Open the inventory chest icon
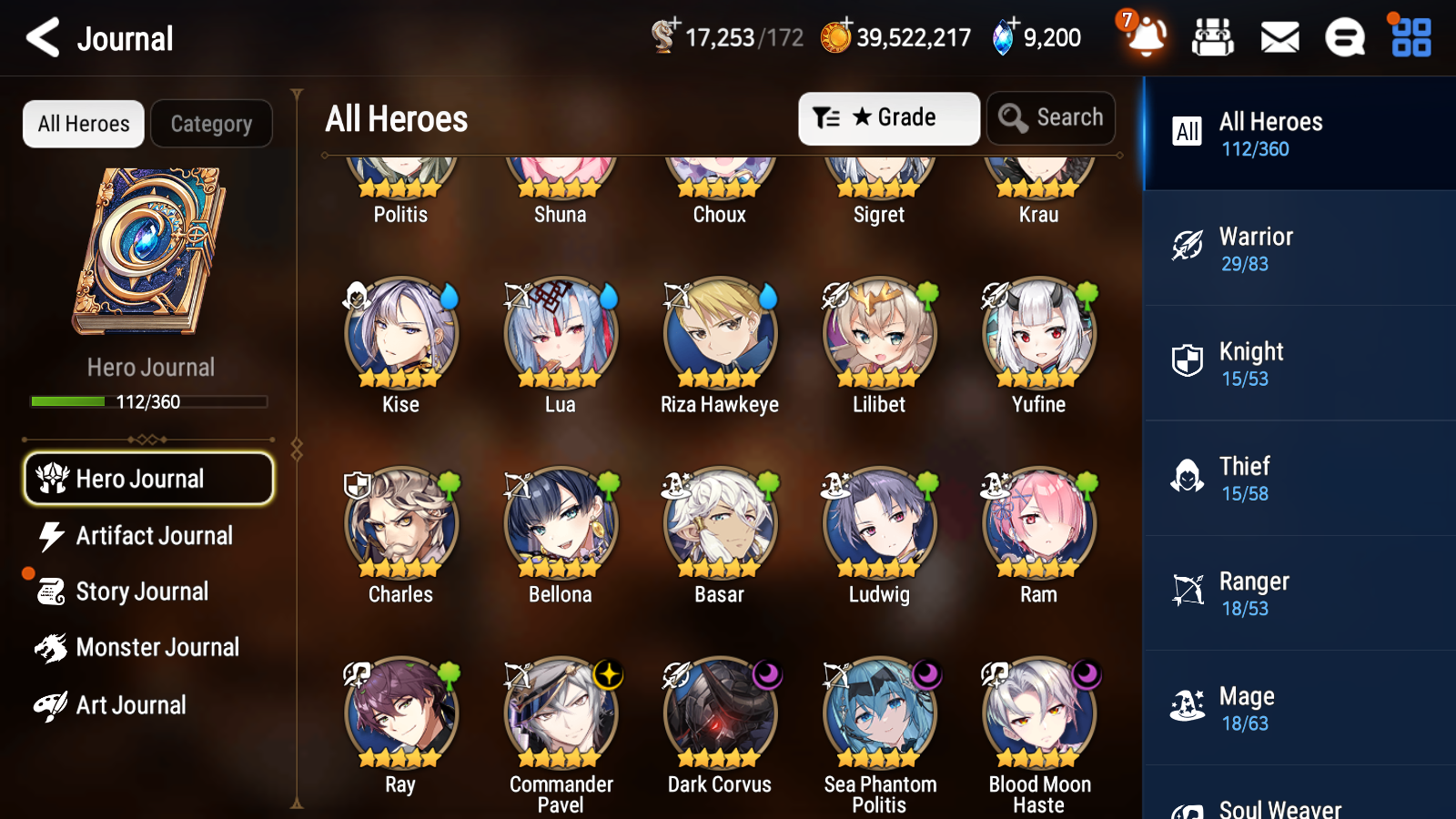Screen dimensions: 1456x819 point(1213,38)
